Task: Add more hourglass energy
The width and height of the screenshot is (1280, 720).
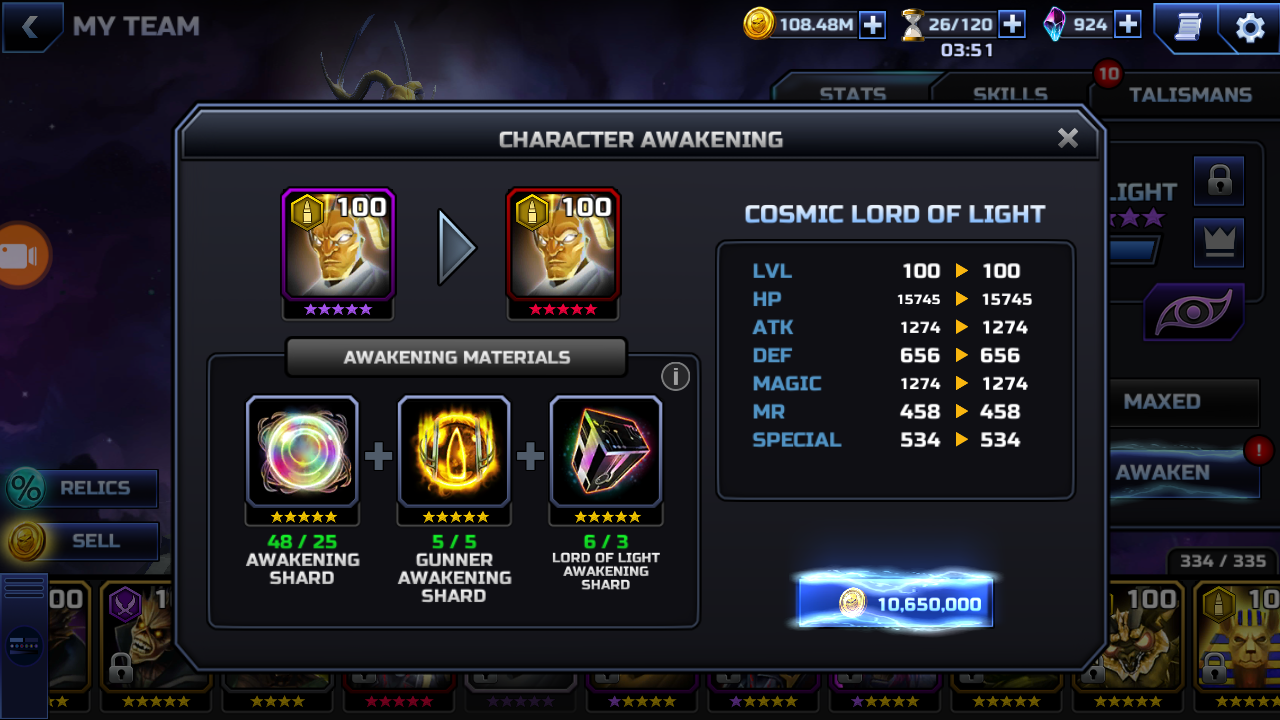Action: 1012,24
